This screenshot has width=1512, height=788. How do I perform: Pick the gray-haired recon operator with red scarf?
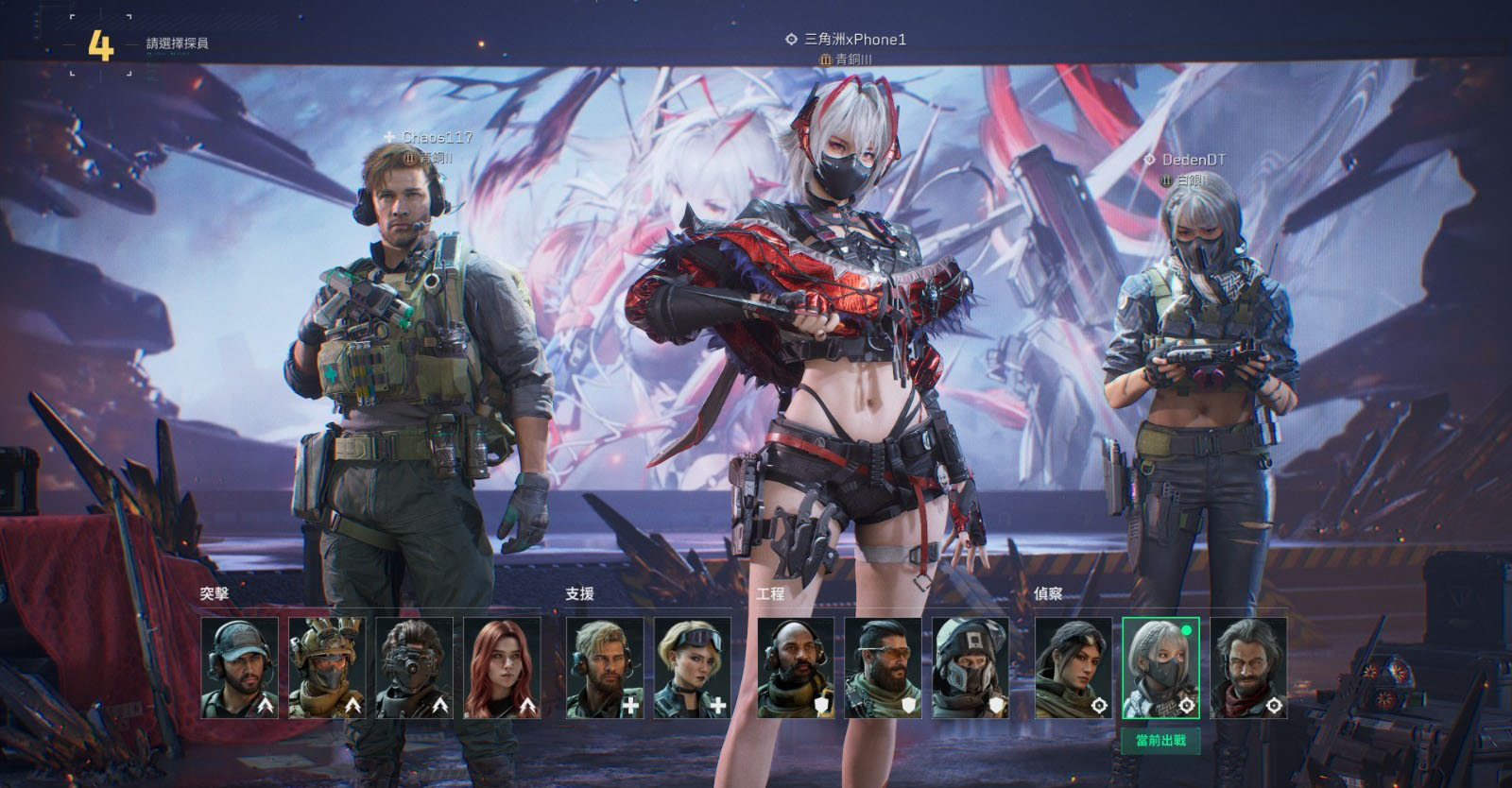(x=1248, y=668)
